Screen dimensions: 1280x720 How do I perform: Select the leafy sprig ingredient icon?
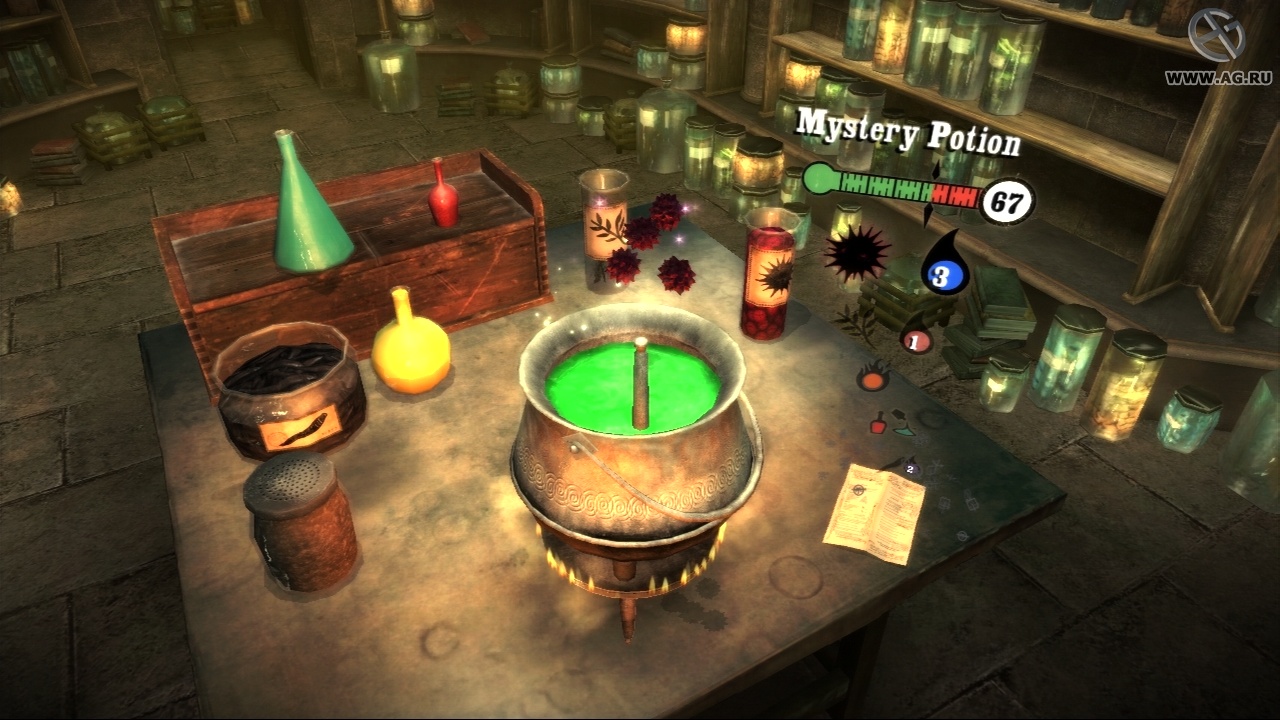coord(853,324)
